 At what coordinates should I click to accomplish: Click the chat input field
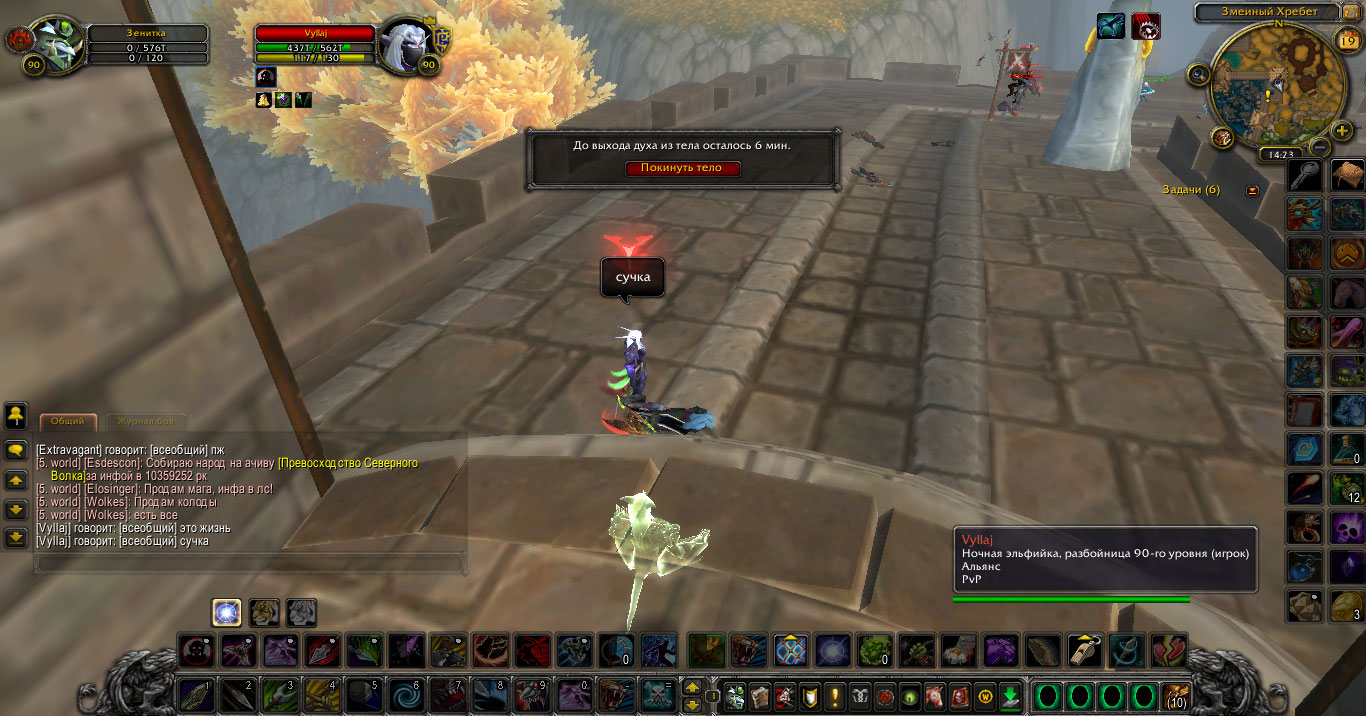click(x=250, y=564)
